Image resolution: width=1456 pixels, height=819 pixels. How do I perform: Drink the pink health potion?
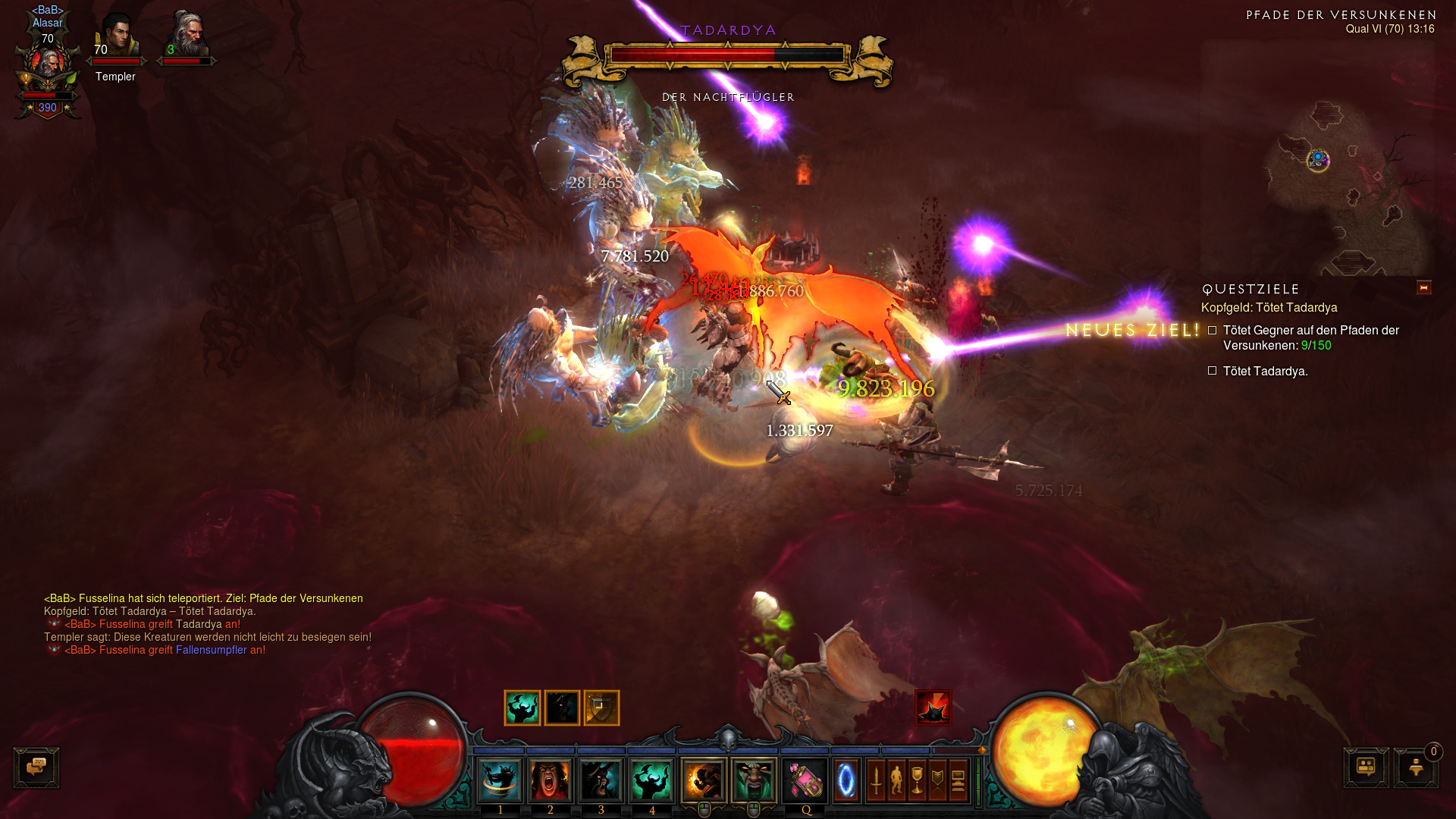click(805, 780)
